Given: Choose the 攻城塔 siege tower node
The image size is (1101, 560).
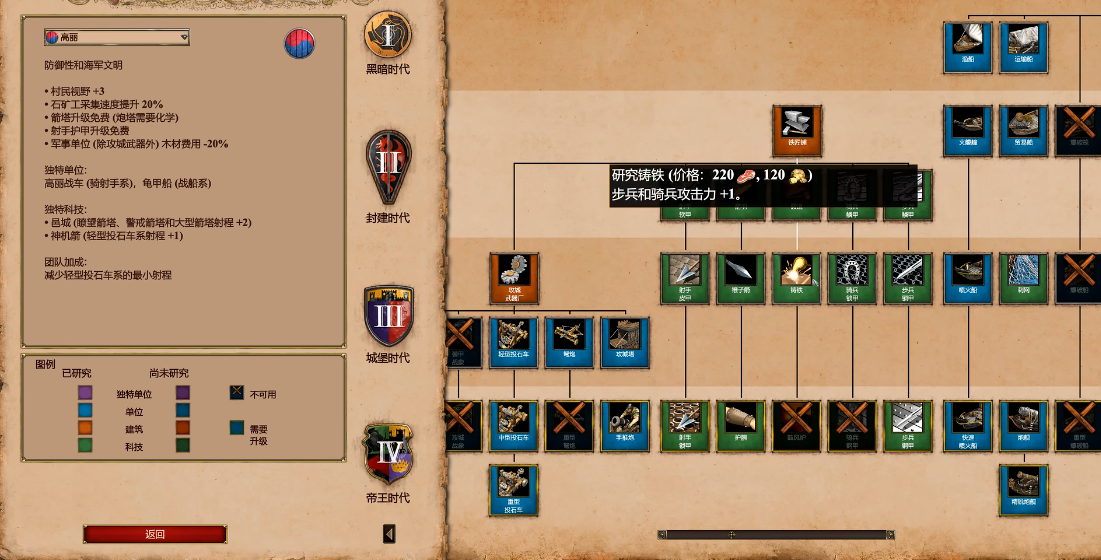Looking at the screenshot, I should [626, 341].
